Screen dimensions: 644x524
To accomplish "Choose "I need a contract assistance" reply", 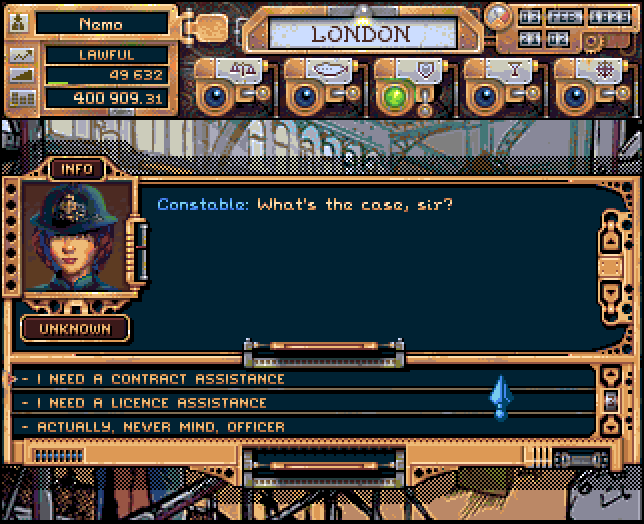I will [x=160, y=379].
